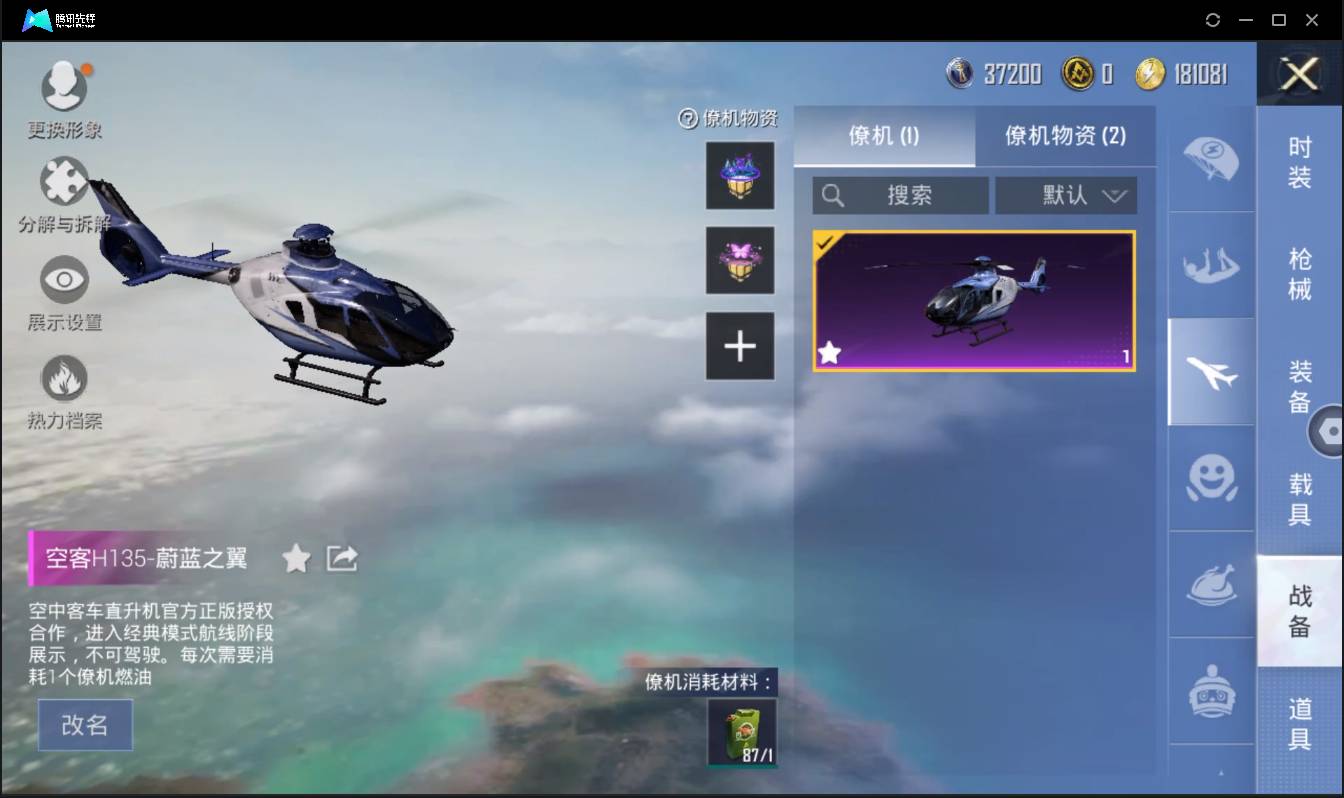Image resolution: width=1344 pixels, height=798 pixels.
Task: Open the 默认 sorting dropdown
Action: pyautogui.click(x=1066, y=195)
